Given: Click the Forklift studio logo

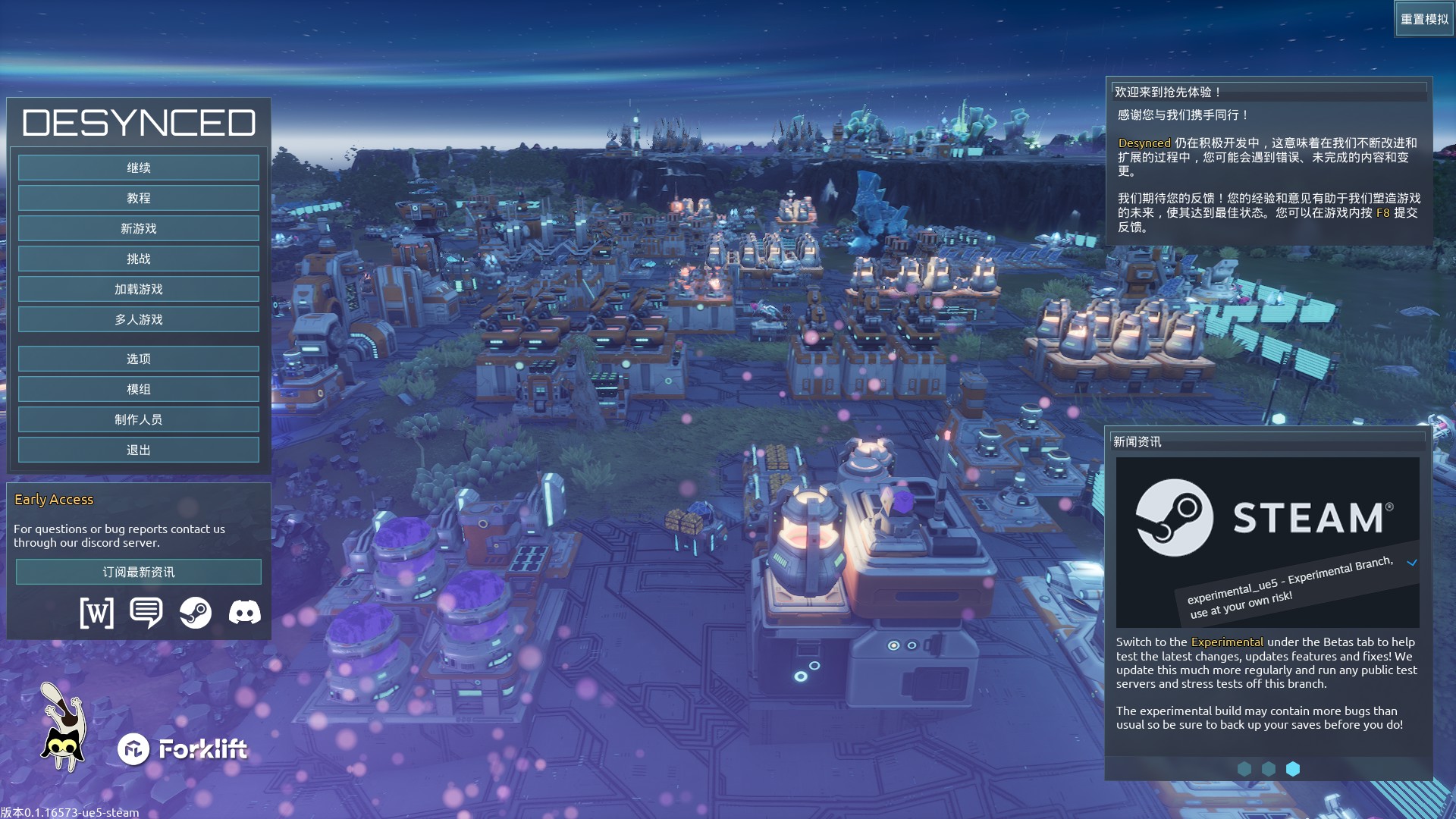Looking at the screenshot, I should click(x=183, y=749).
